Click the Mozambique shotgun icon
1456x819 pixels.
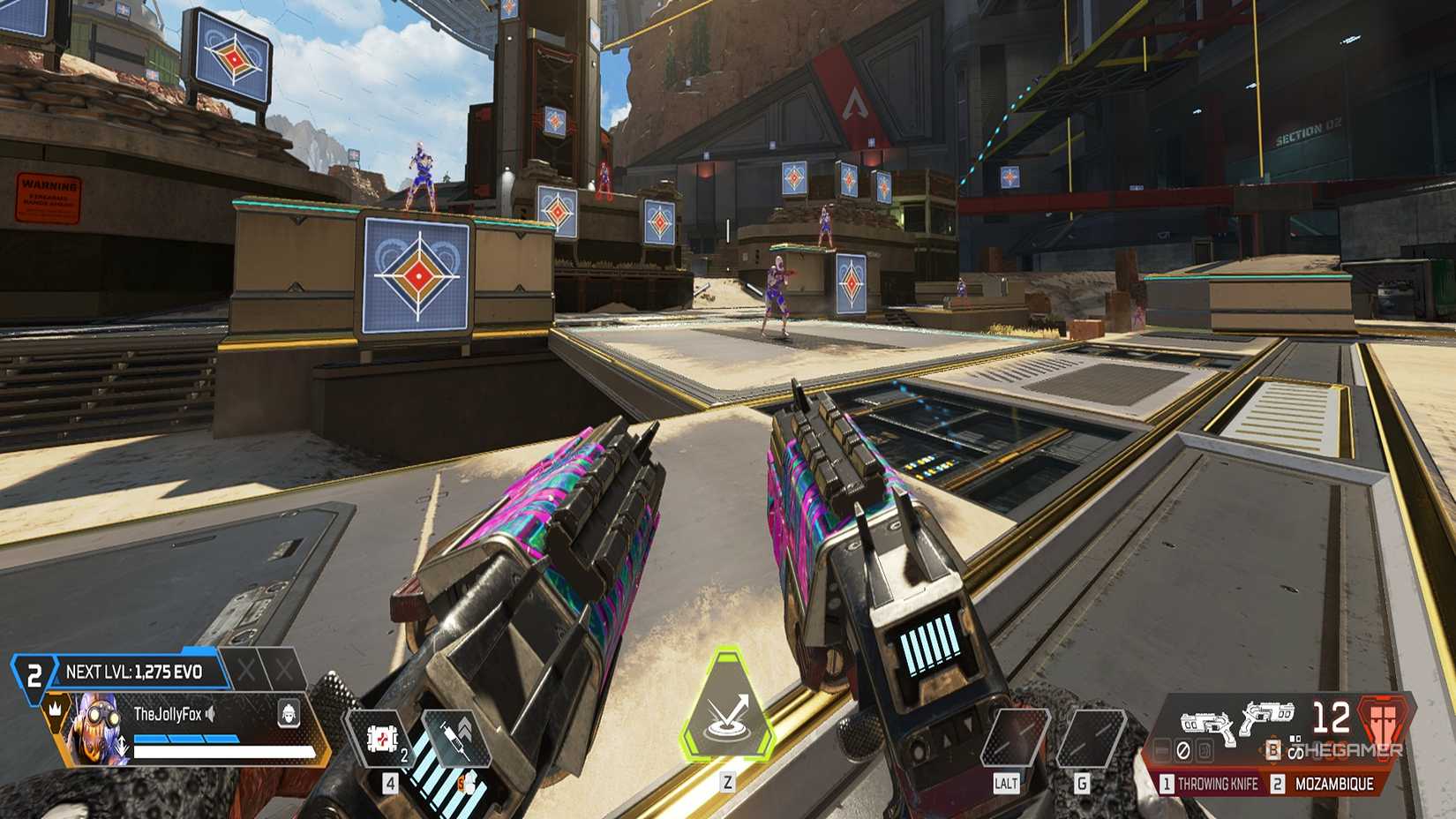point(1269,718)
